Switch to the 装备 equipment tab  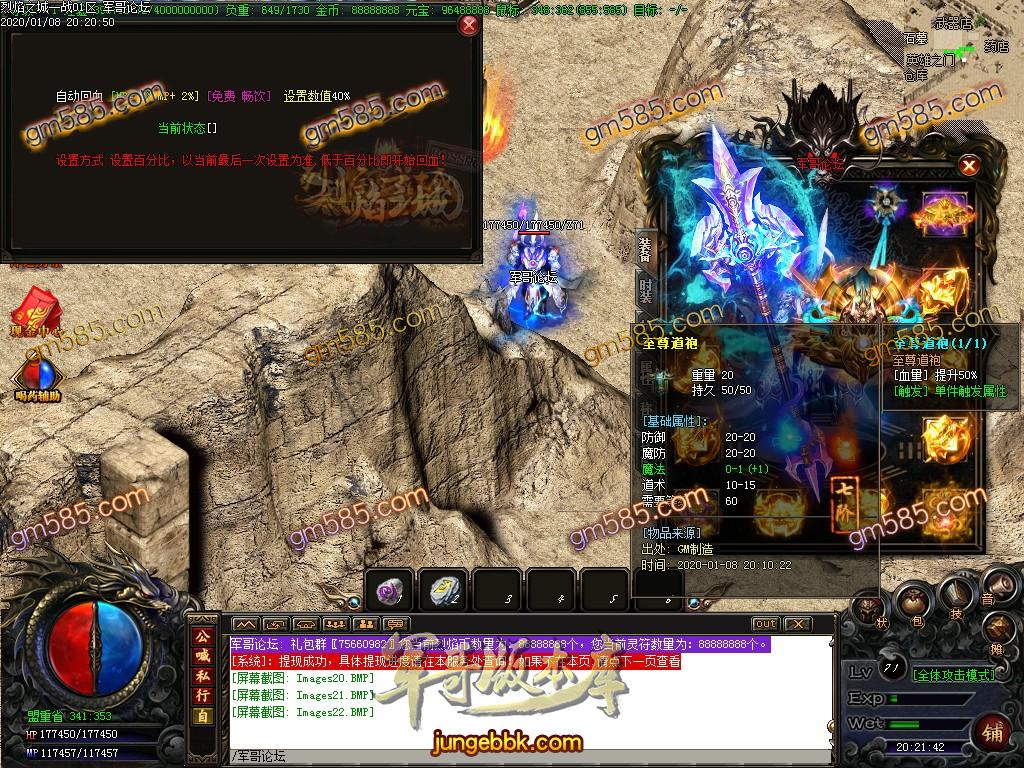click(645, 249)
